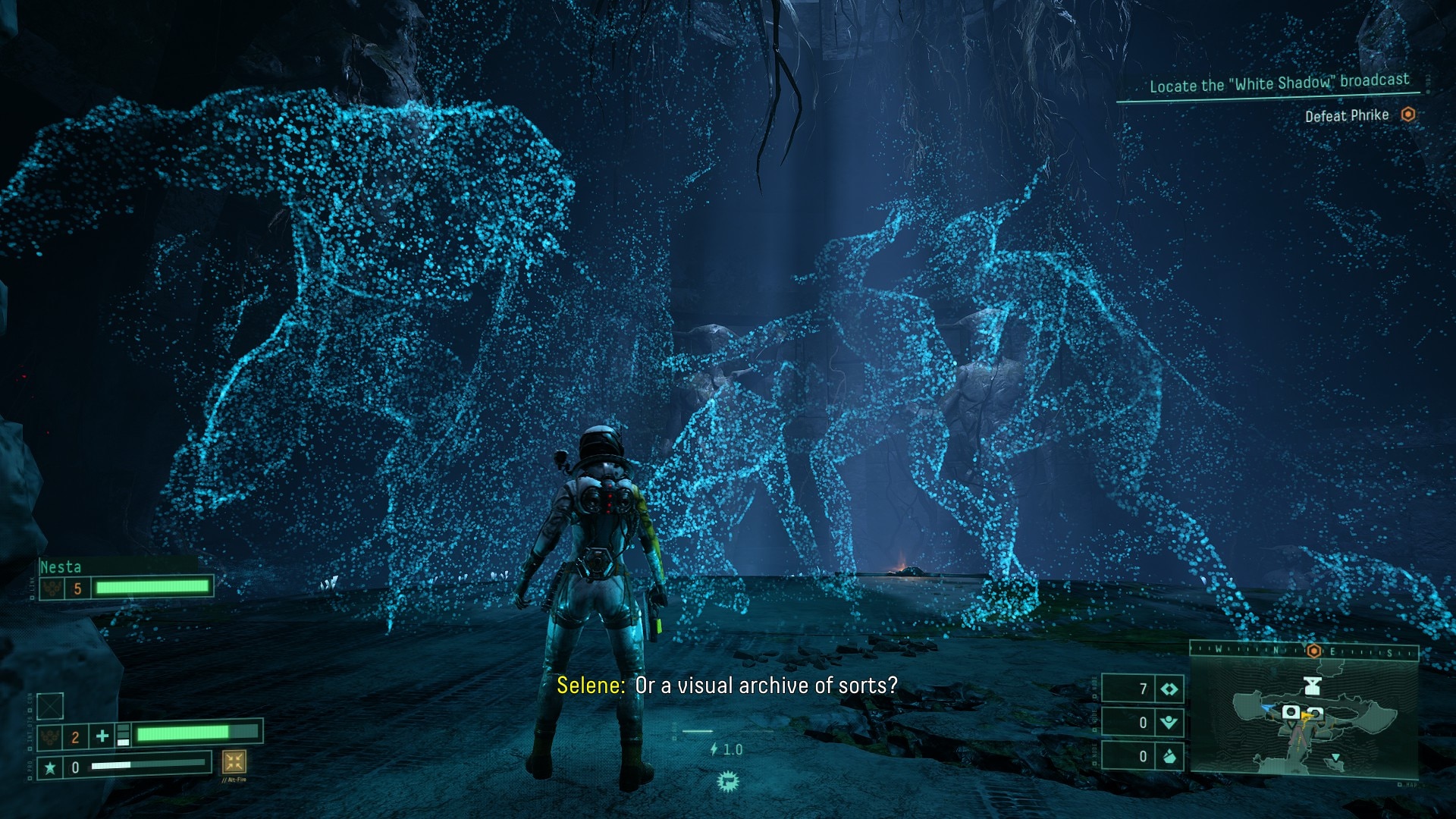Click the orange objective marker on the compass

(1313, 651)
